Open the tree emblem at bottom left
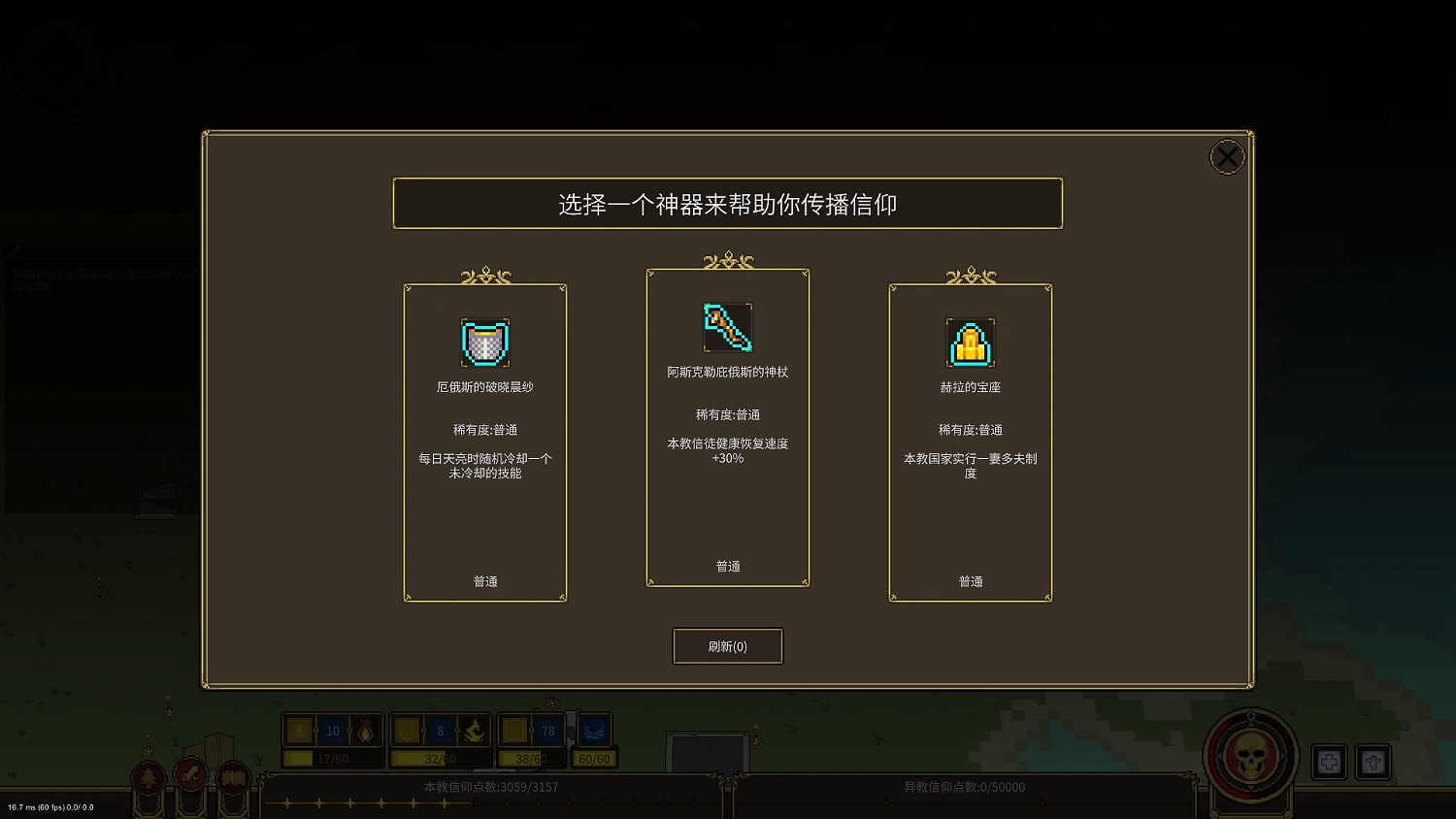Screen dimensions: 1456x819 [x=148, y=776]
